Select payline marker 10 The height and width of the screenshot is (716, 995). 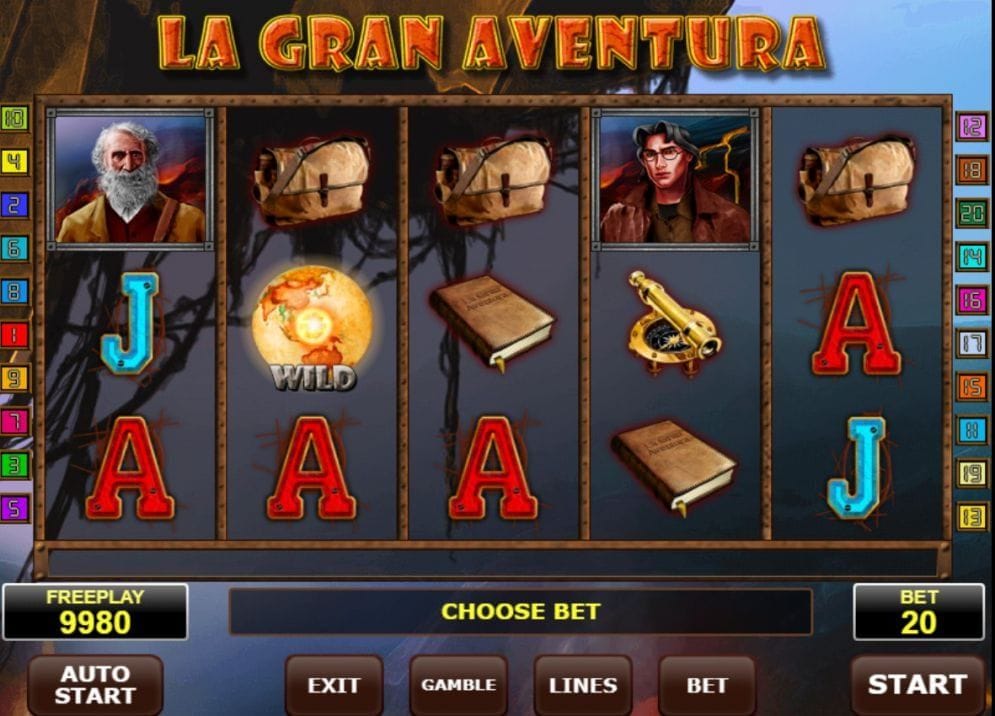[x=15, y=119]
